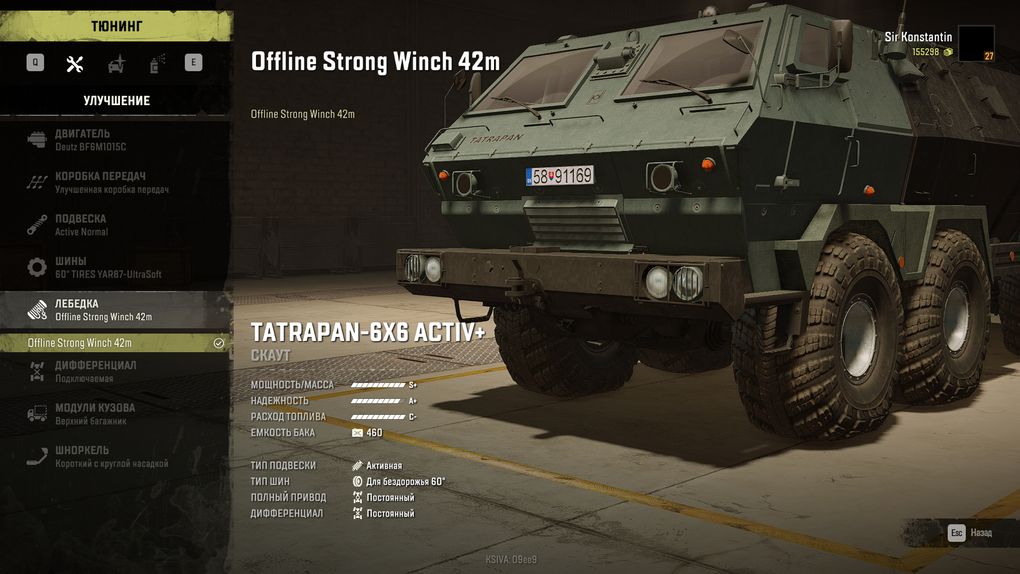
Task: Select the Коробка передач gearbox entry
Action: click(110, 182)
